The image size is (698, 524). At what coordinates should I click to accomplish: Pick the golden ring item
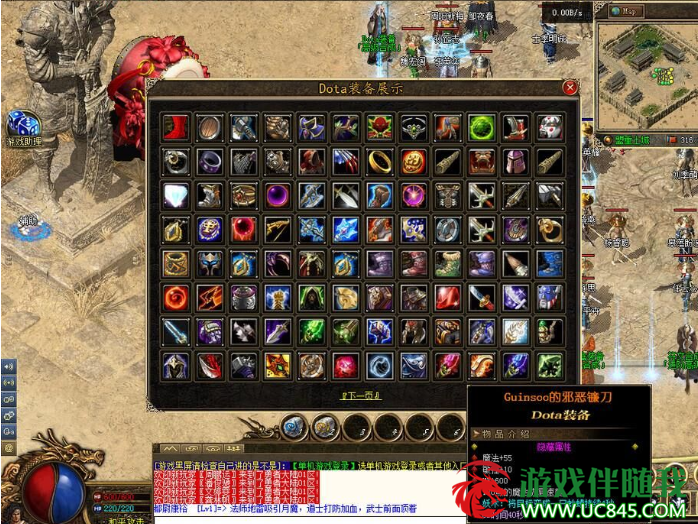(x=380, y=161)
